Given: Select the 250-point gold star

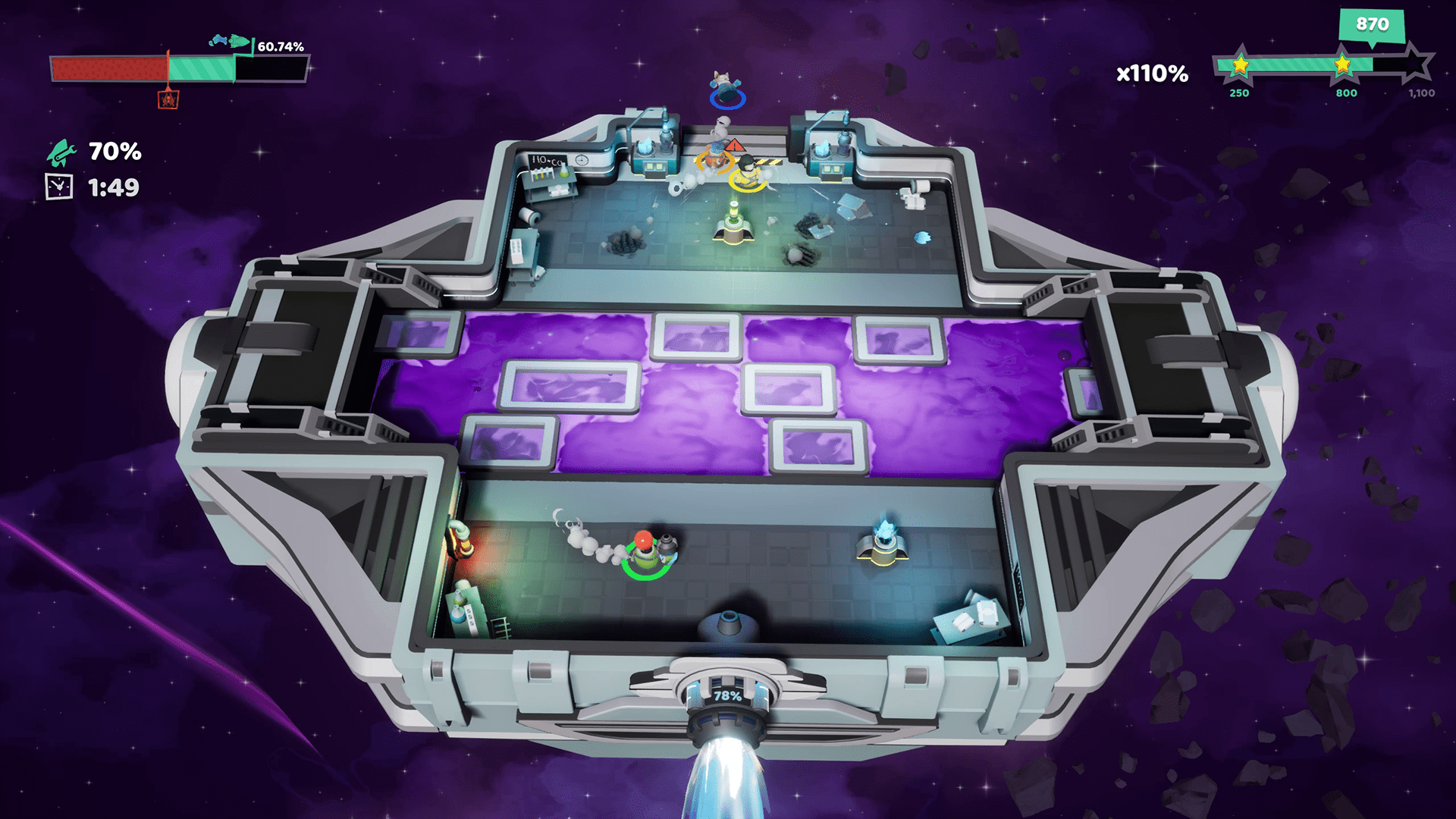Looking at the screenshot, I should click(1240, 65).
